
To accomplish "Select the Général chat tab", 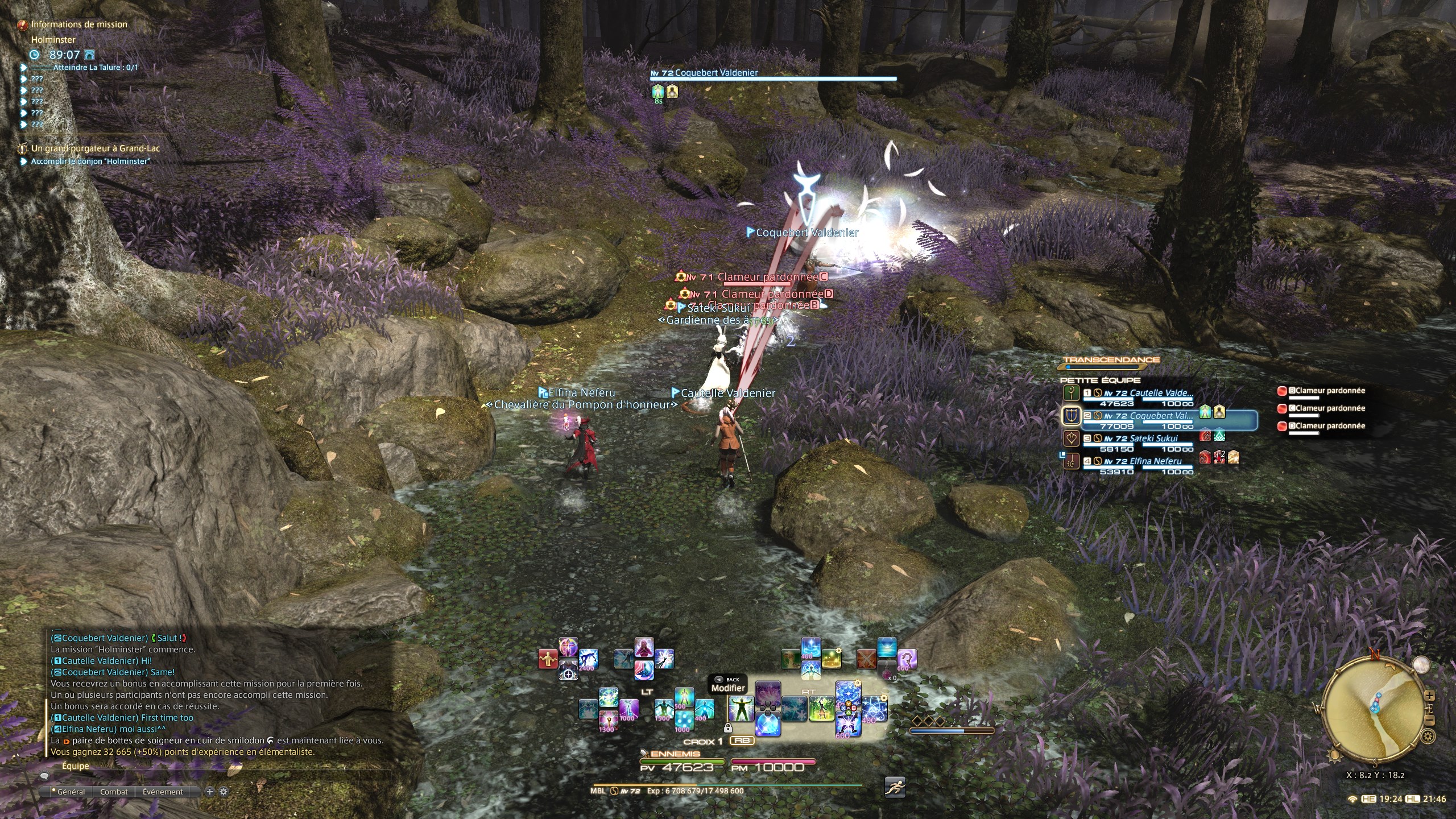I will (69, 792).
